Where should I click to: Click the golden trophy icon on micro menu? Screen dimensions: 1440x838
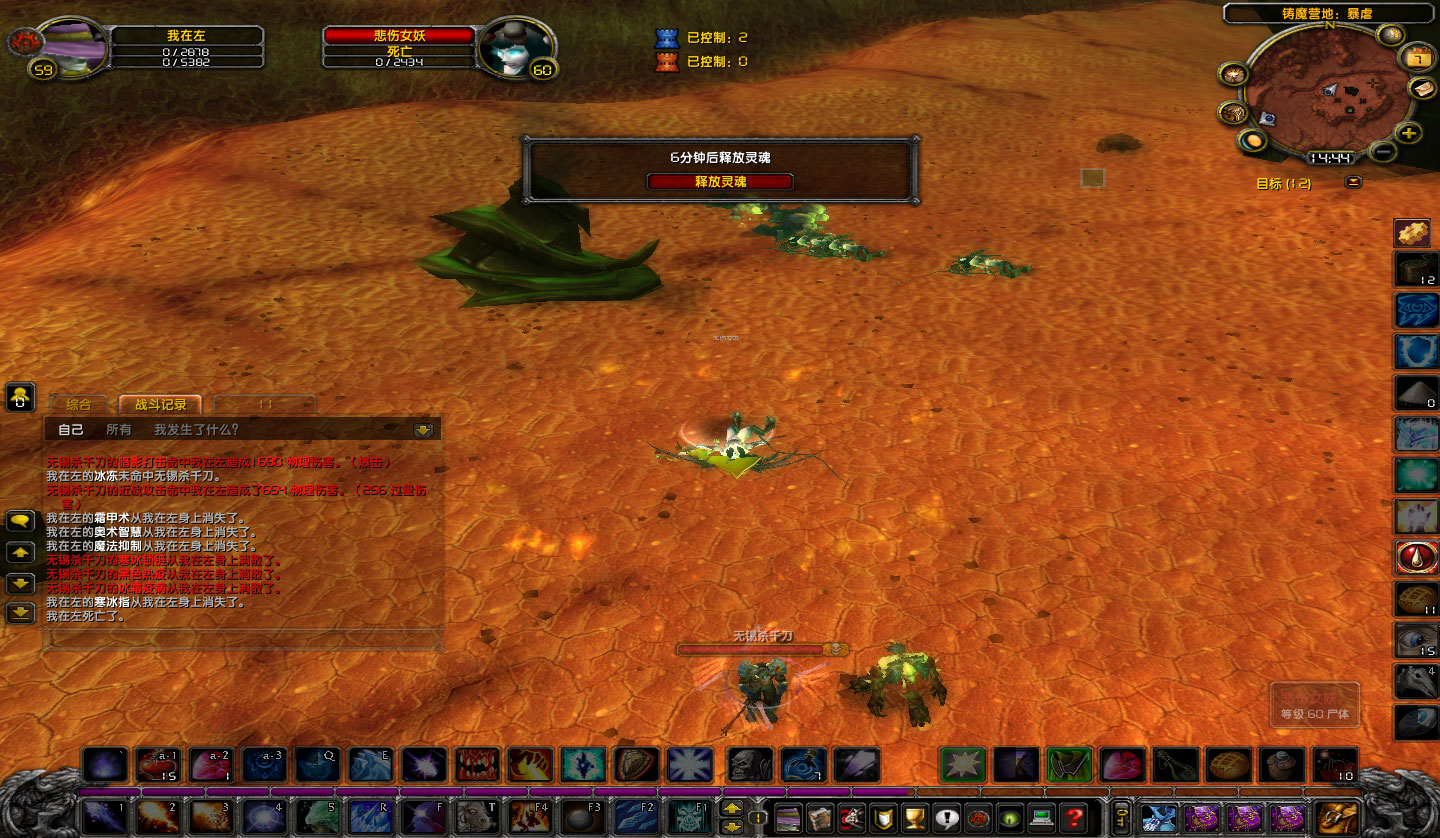[x=915, y=819]
